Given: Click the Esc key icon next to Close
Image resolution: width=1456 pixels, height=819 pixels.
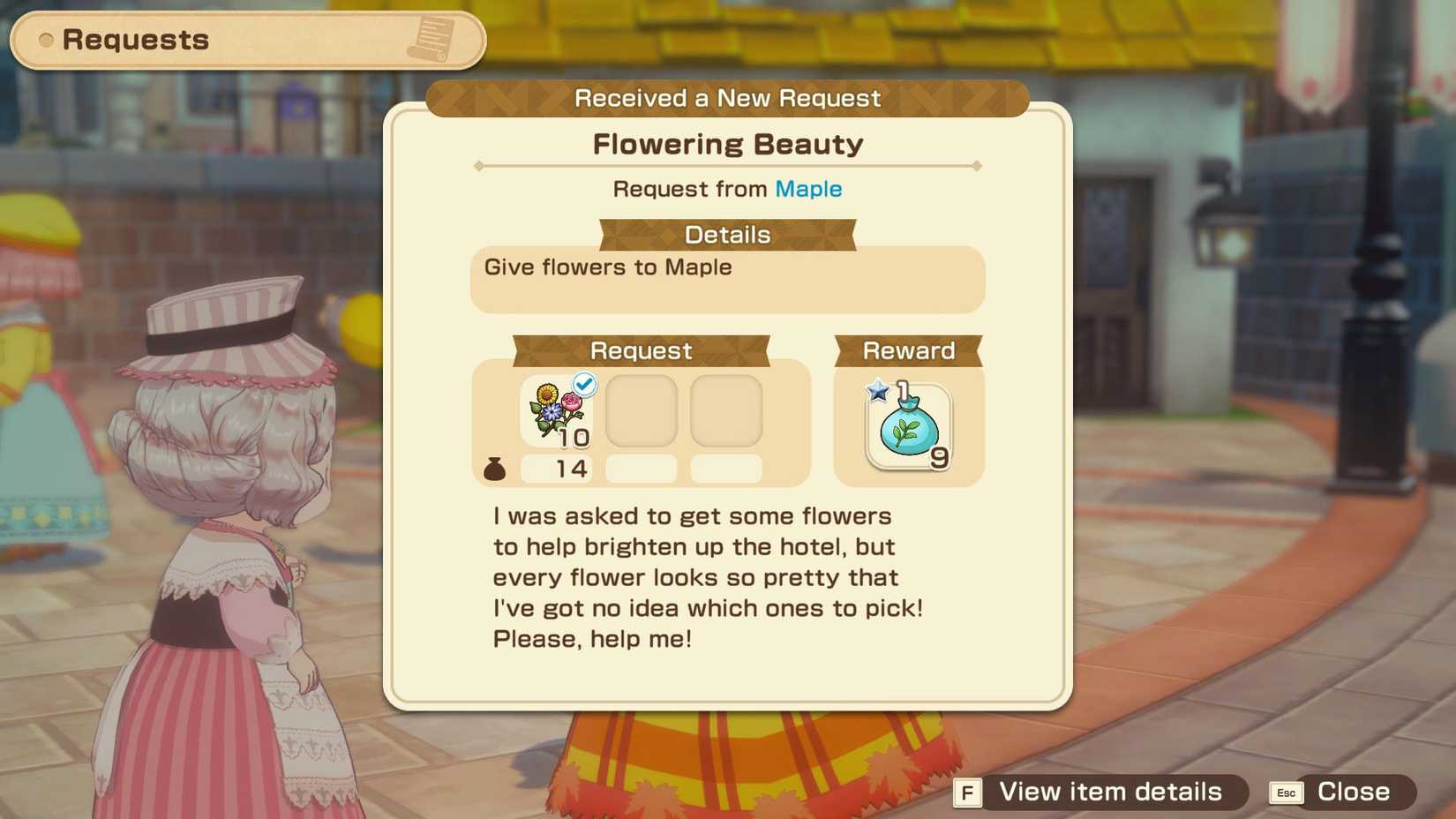Looking at the screenshot, I should [x=1286, y=792].
